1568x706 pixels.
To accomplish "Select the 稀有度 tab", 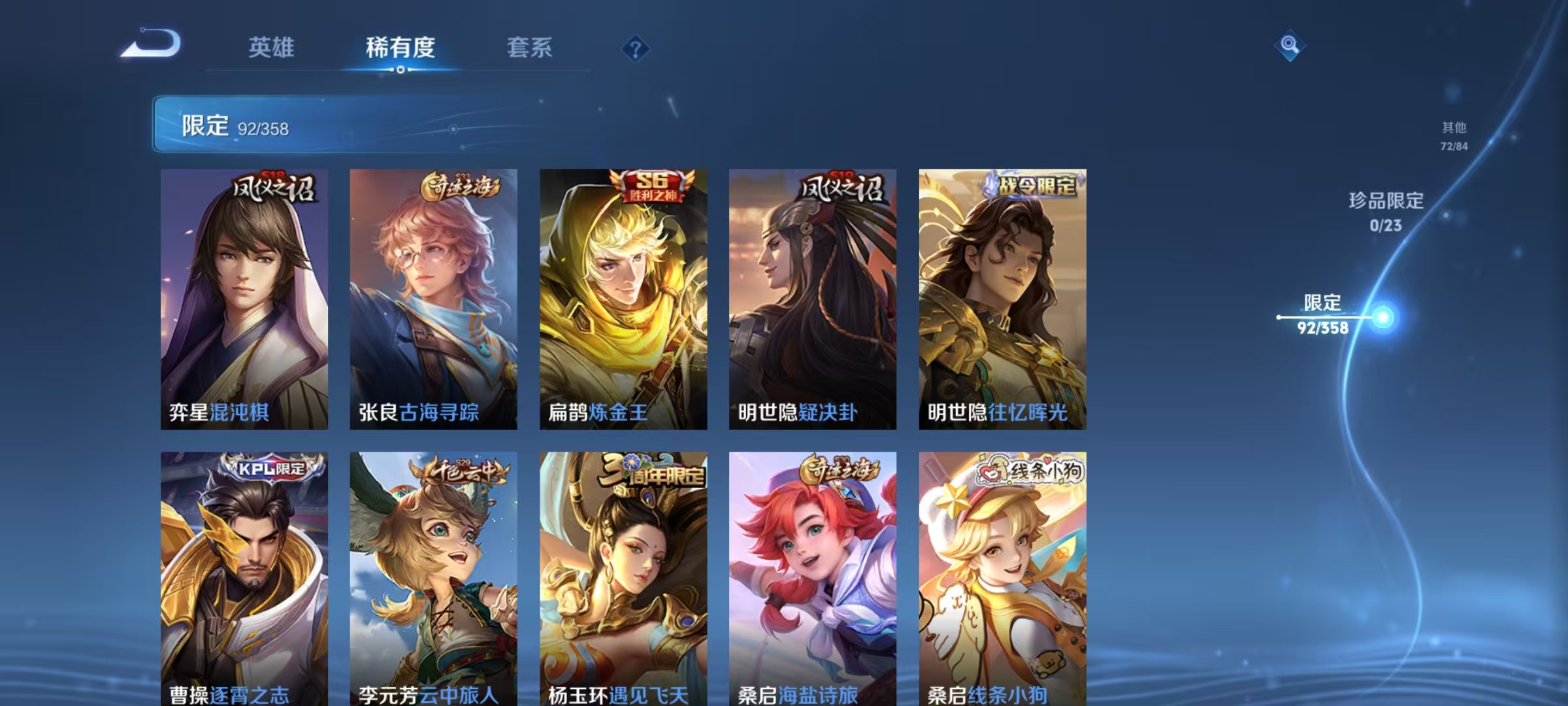I will tap(400, 48).
